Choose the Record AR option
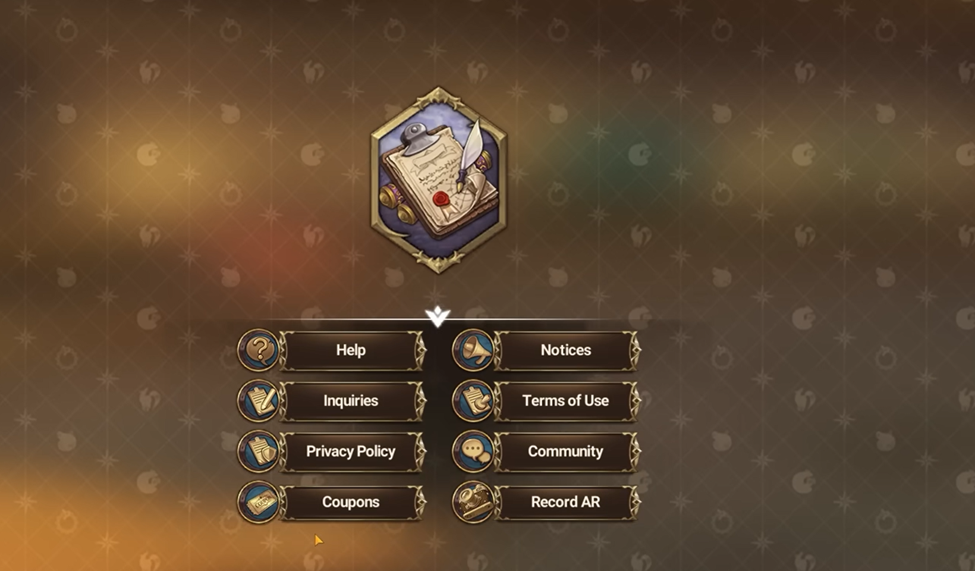The width and height of the screenshot is (975, 571). (565, 502)
